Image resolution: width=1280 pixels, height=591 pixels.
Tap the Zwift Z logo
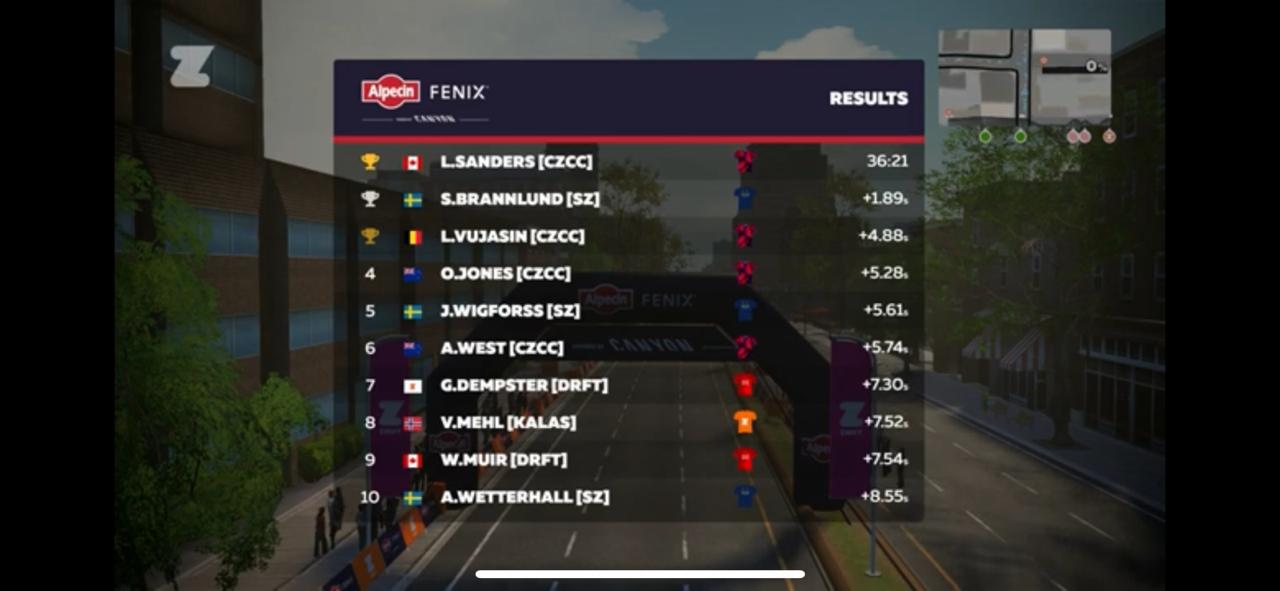pos(190,66)
